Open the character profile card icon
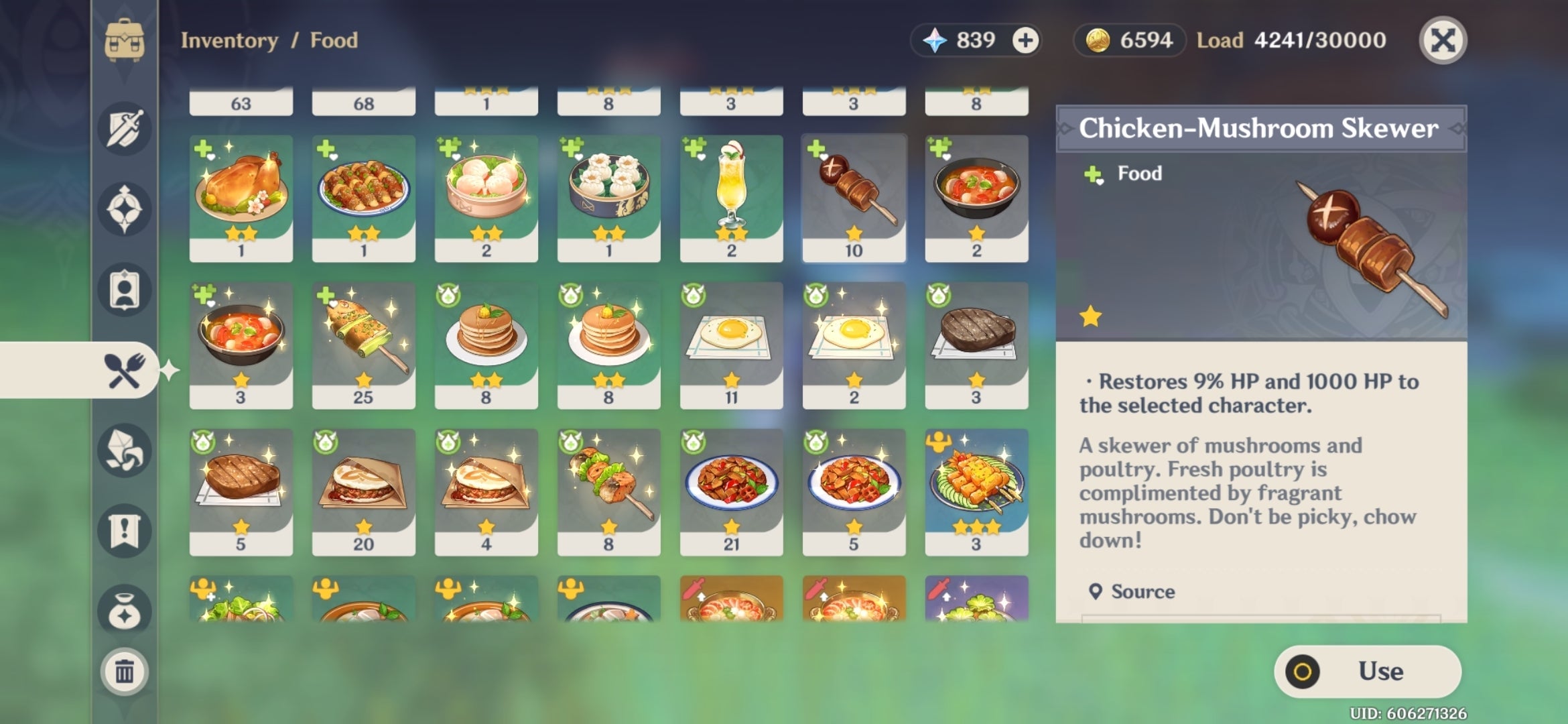Image resolution: width=1568 pixels, height=724 pixels. (x=124, y=288)
